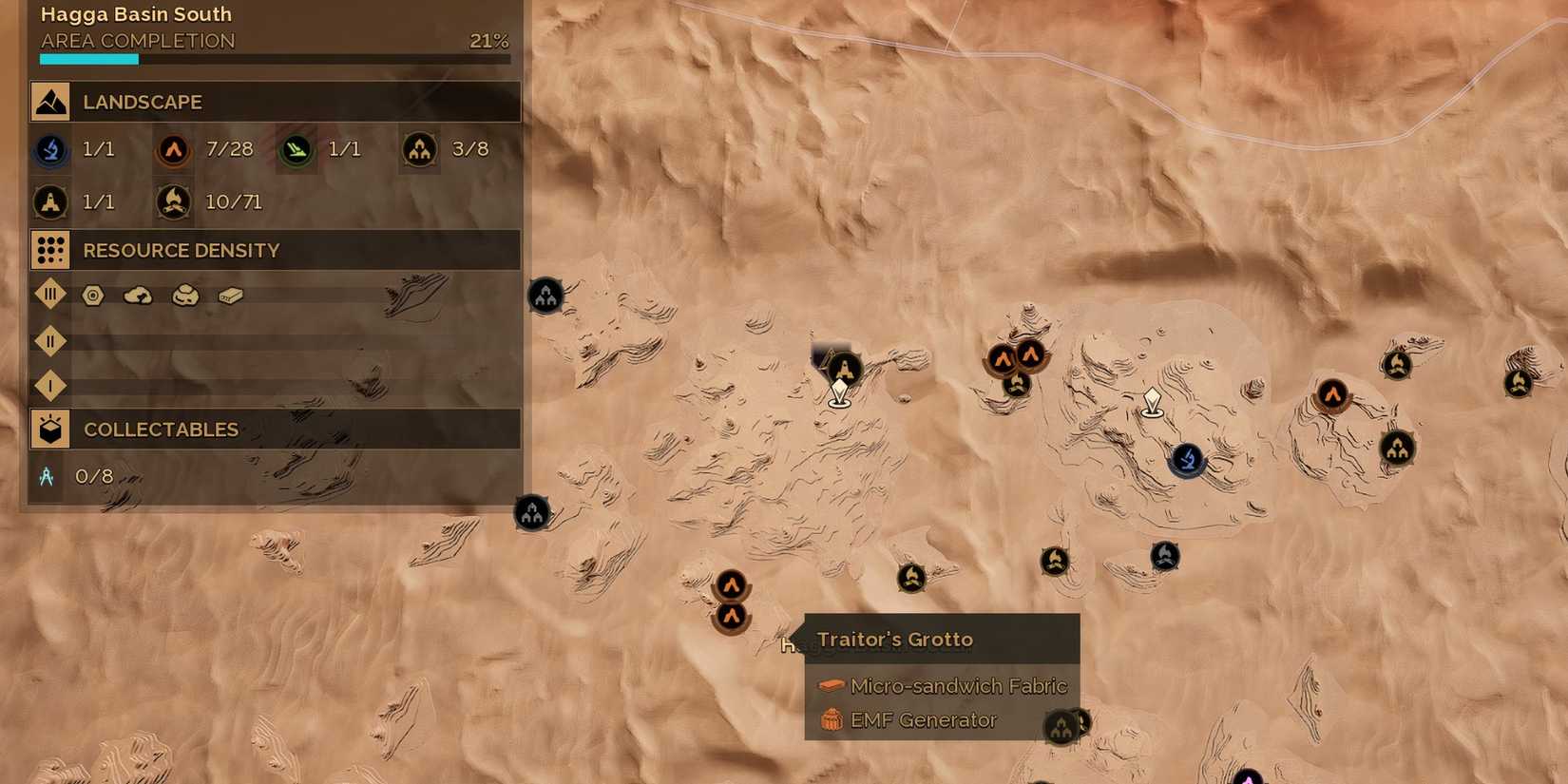The width and height of the screenshot is (1568, 784).
Task: Open the Resource Density section grid icon
Action: (x=49, y=249)
